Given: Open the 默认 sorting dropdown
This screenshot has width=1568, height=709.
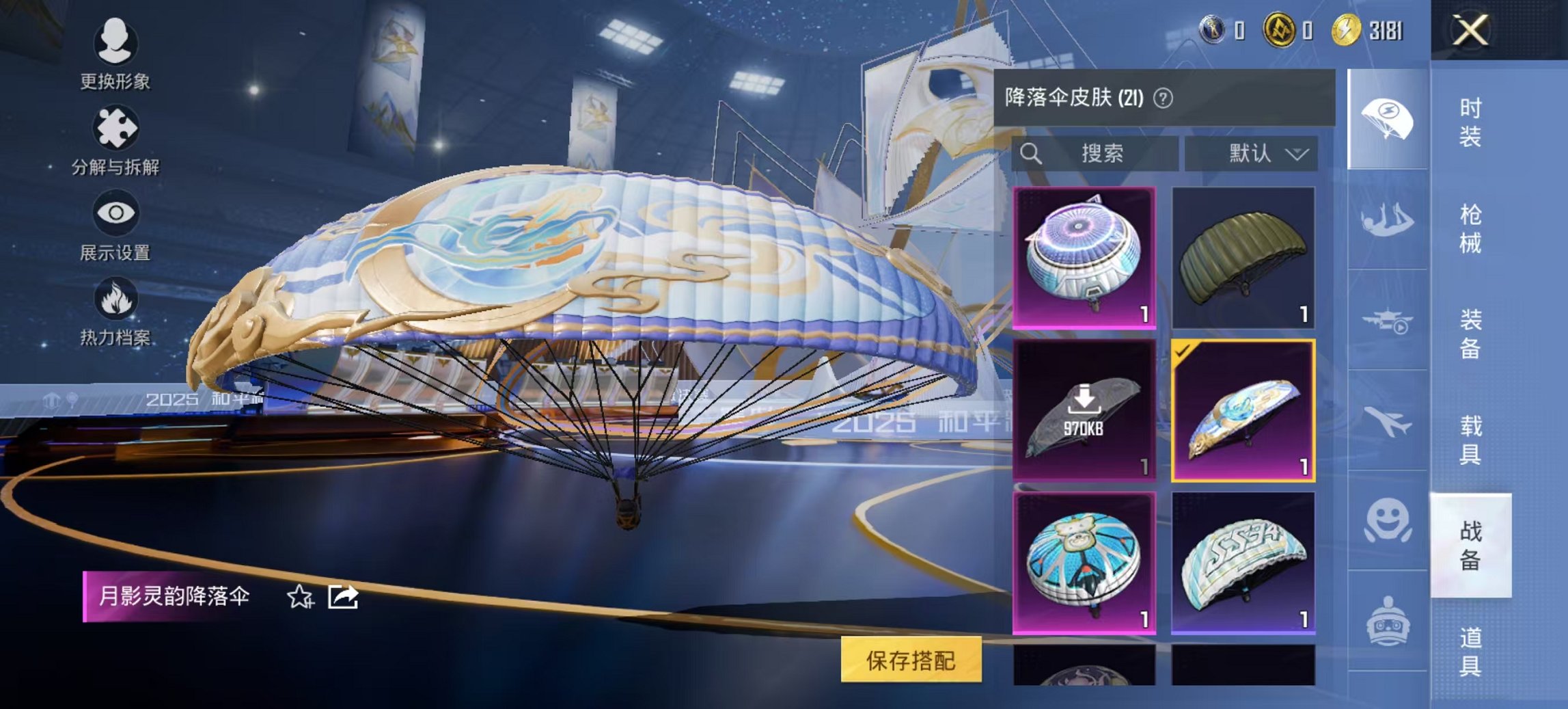Looking at the screenshot, I should [x=1252, y=153].
